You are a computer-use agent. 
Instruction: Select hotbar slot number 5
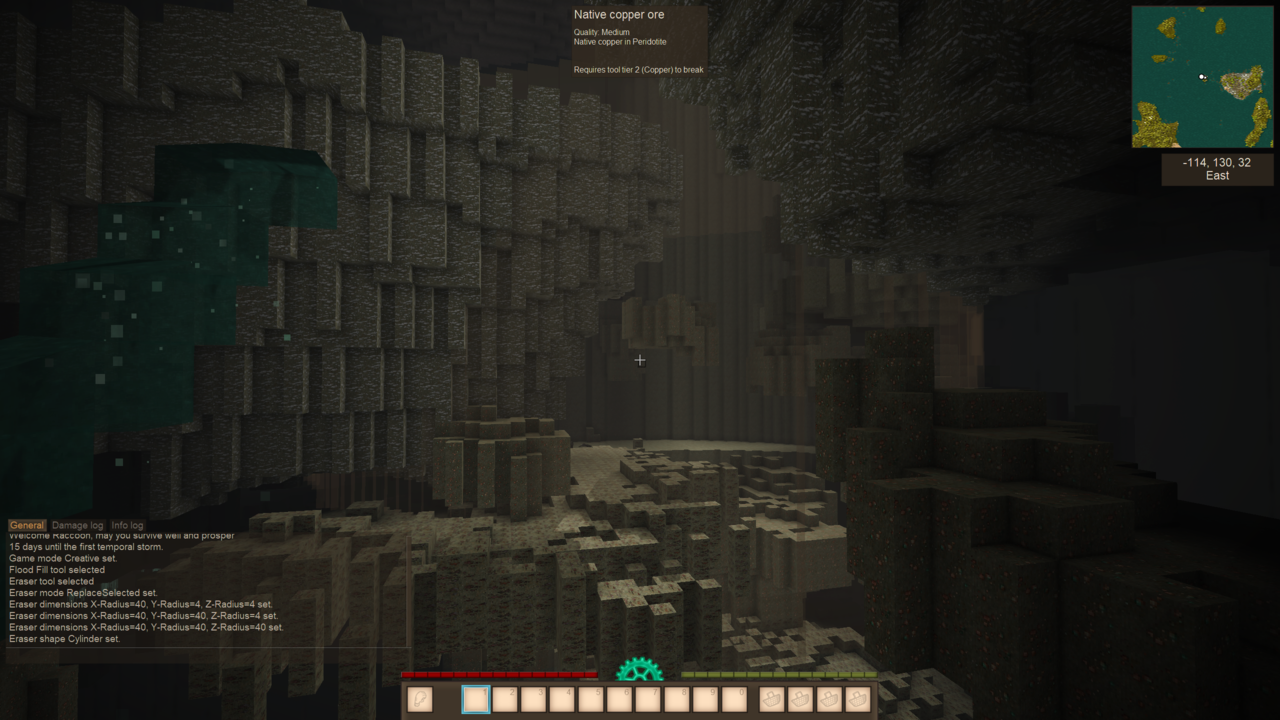click(x=591, y=699)
